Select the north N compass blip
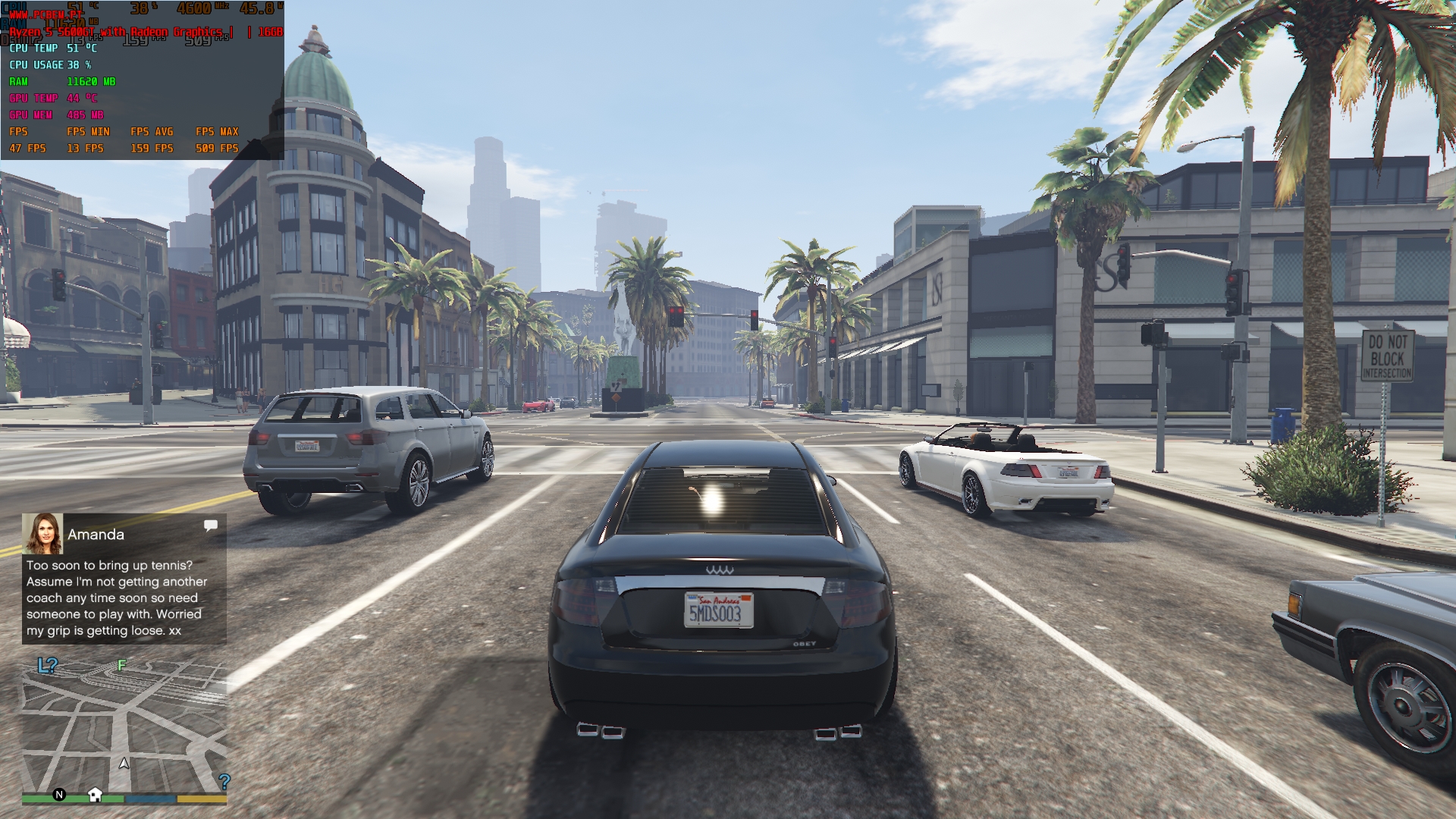The image size is (1456, 819). 59,795
